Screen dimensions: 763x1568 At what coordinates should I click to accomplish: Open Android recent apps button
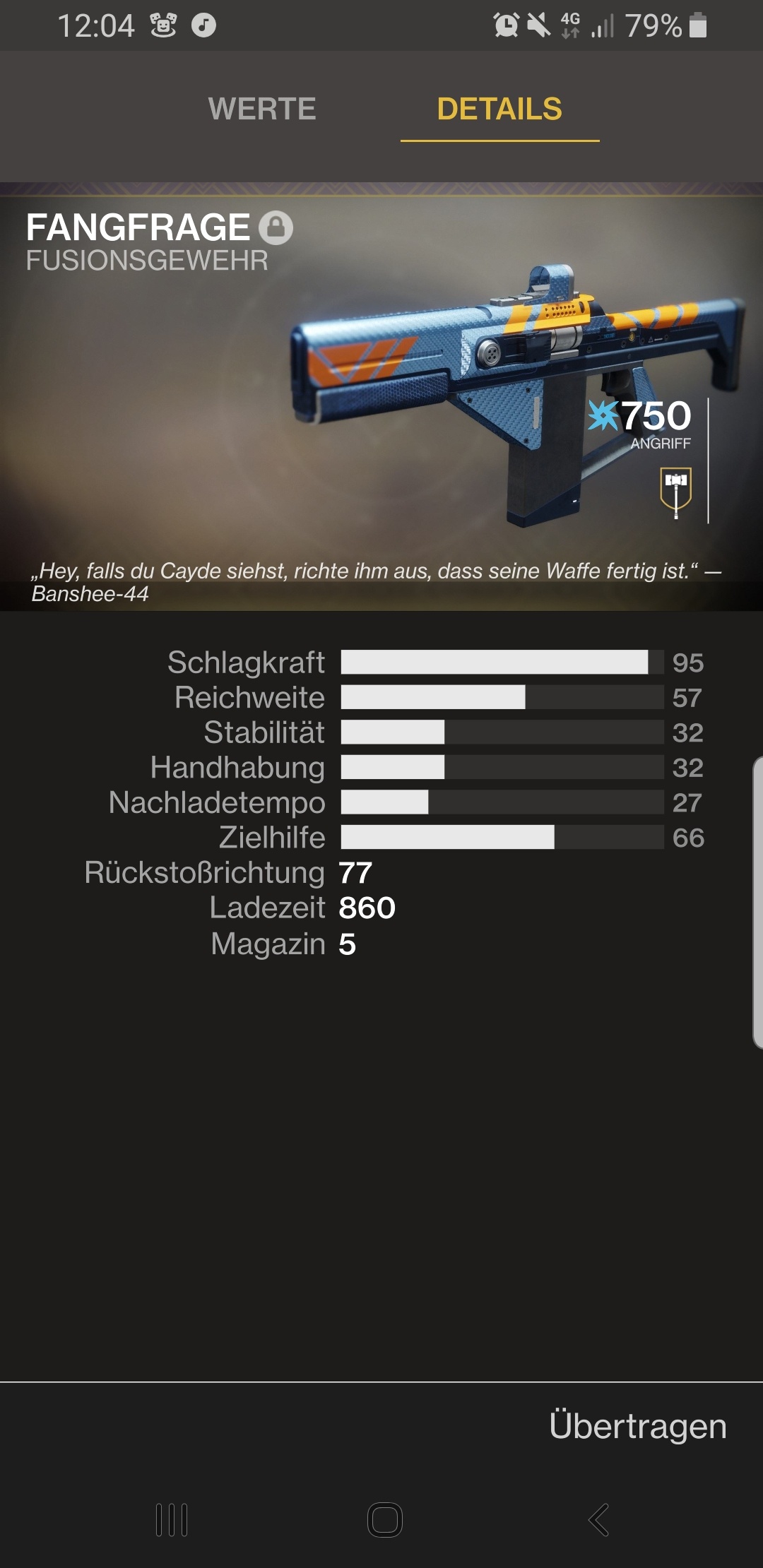(x=172, y=1519)
